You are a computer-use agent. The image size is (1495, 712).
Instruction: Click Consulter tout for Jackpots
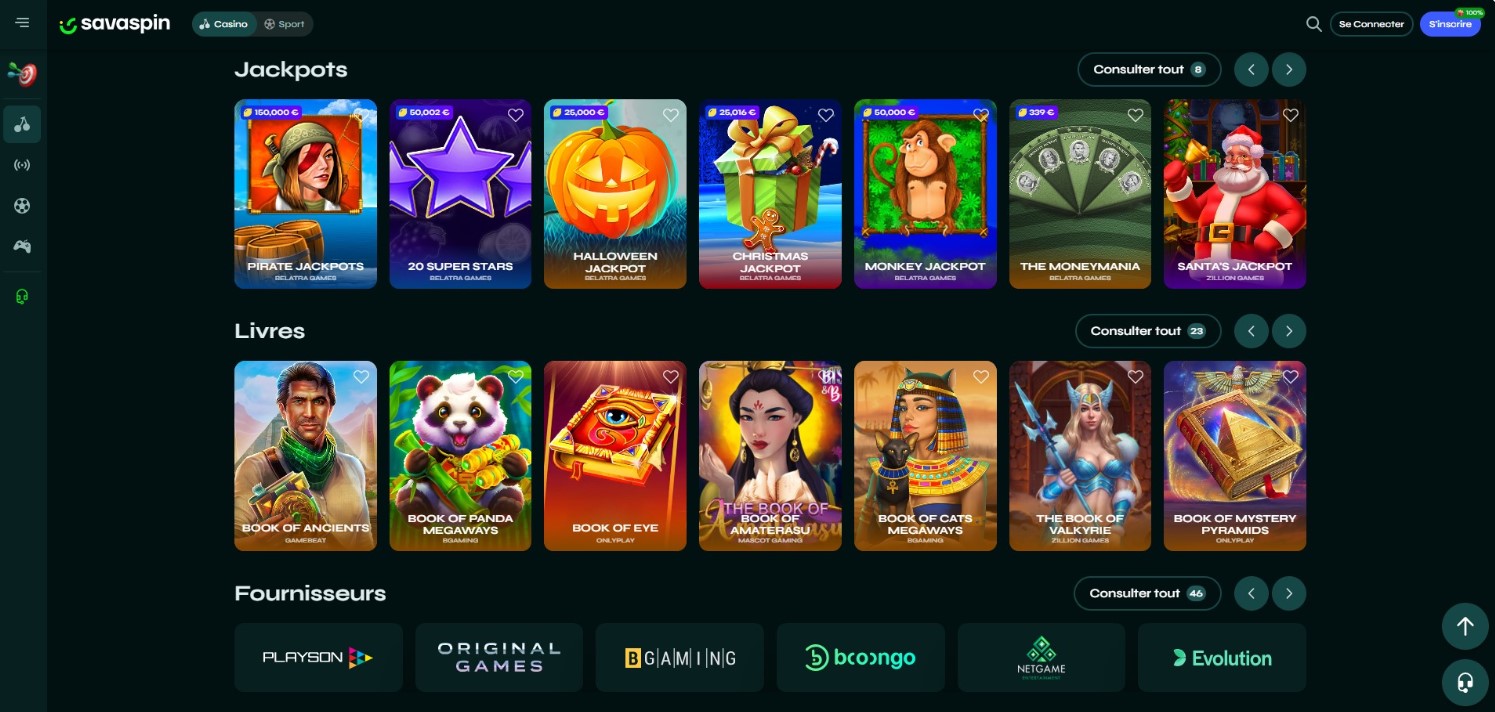[1148, 70]
